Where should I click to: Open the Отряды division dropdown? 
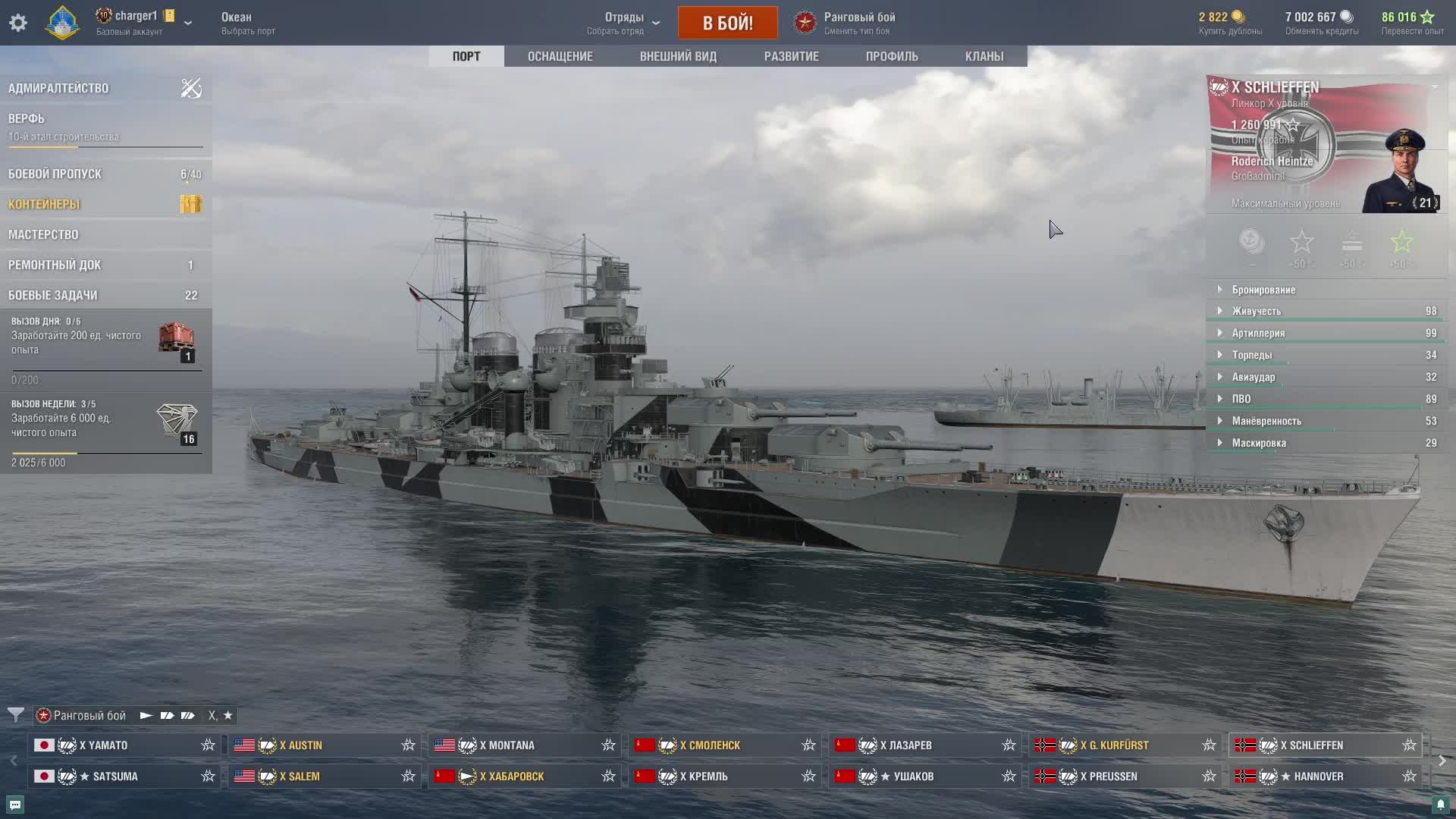[x=624, y=23]
